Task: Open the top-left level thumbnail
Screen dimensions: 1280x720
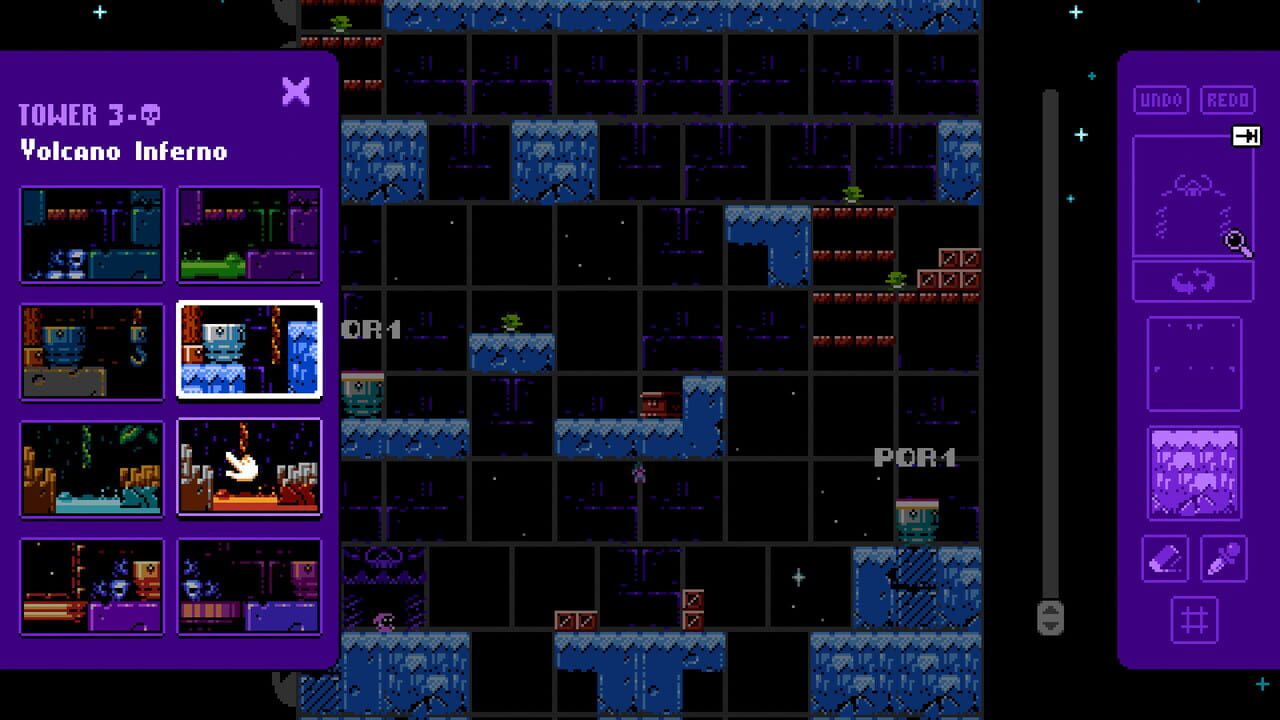Action: click(x=91, y=236)
